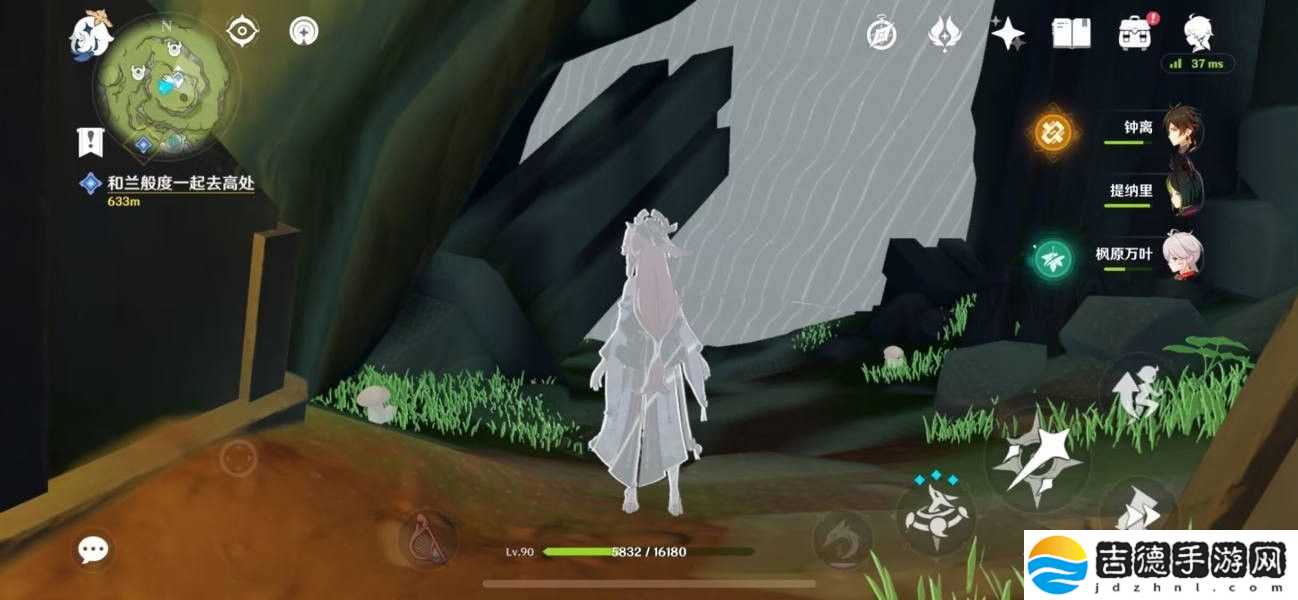Open the quest banner with exclamation mark

[91, 142]
